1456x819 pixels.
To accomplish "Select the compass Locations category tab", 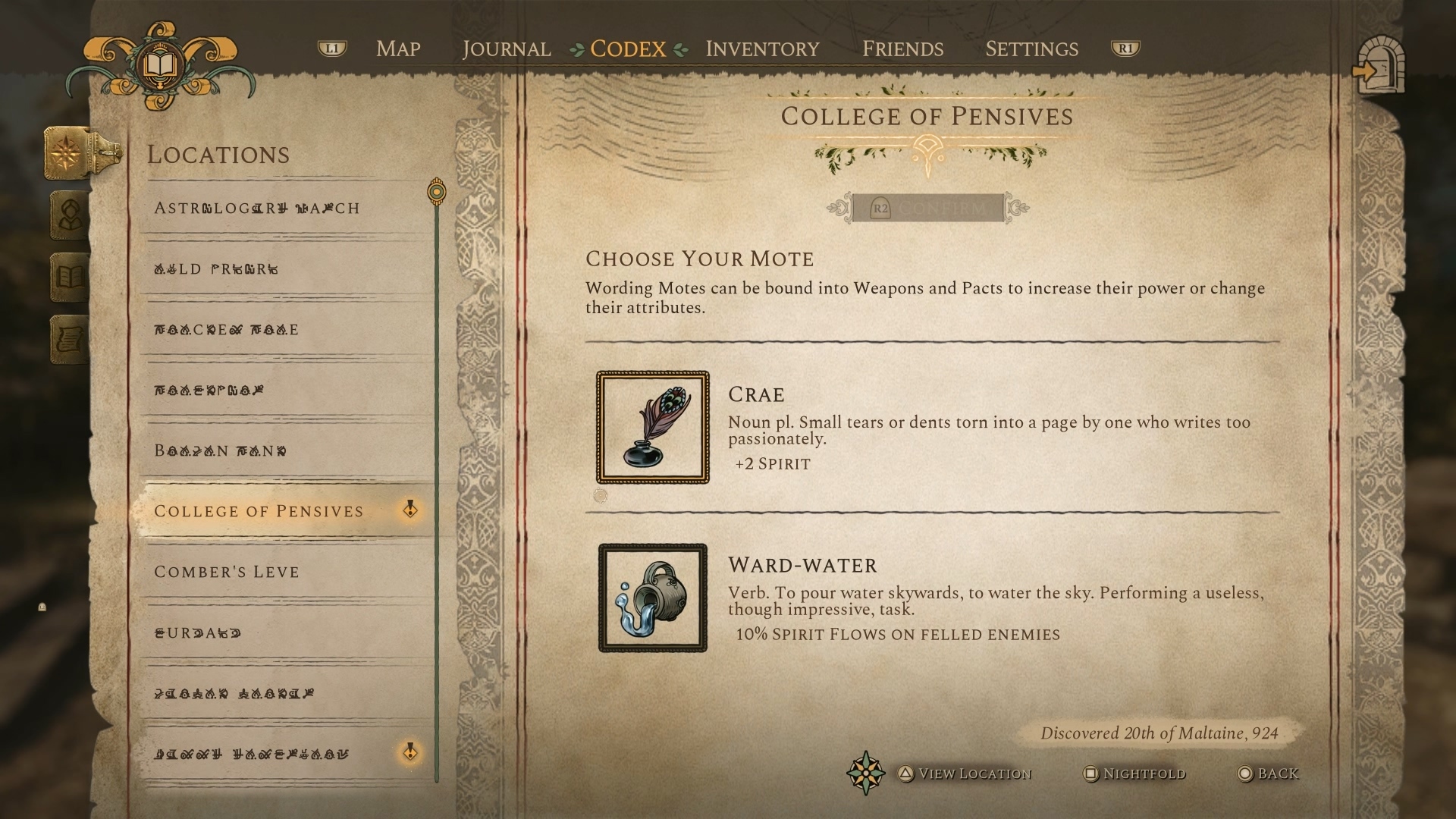I will 68,152.
